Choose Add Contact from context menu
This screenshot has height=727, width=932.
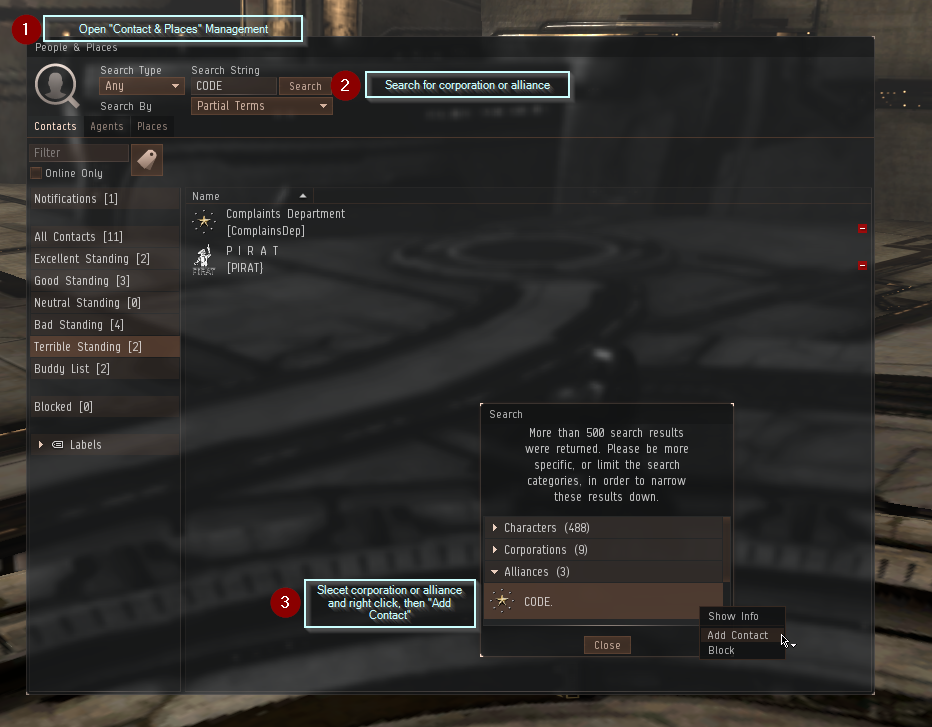tap(737, 635)
